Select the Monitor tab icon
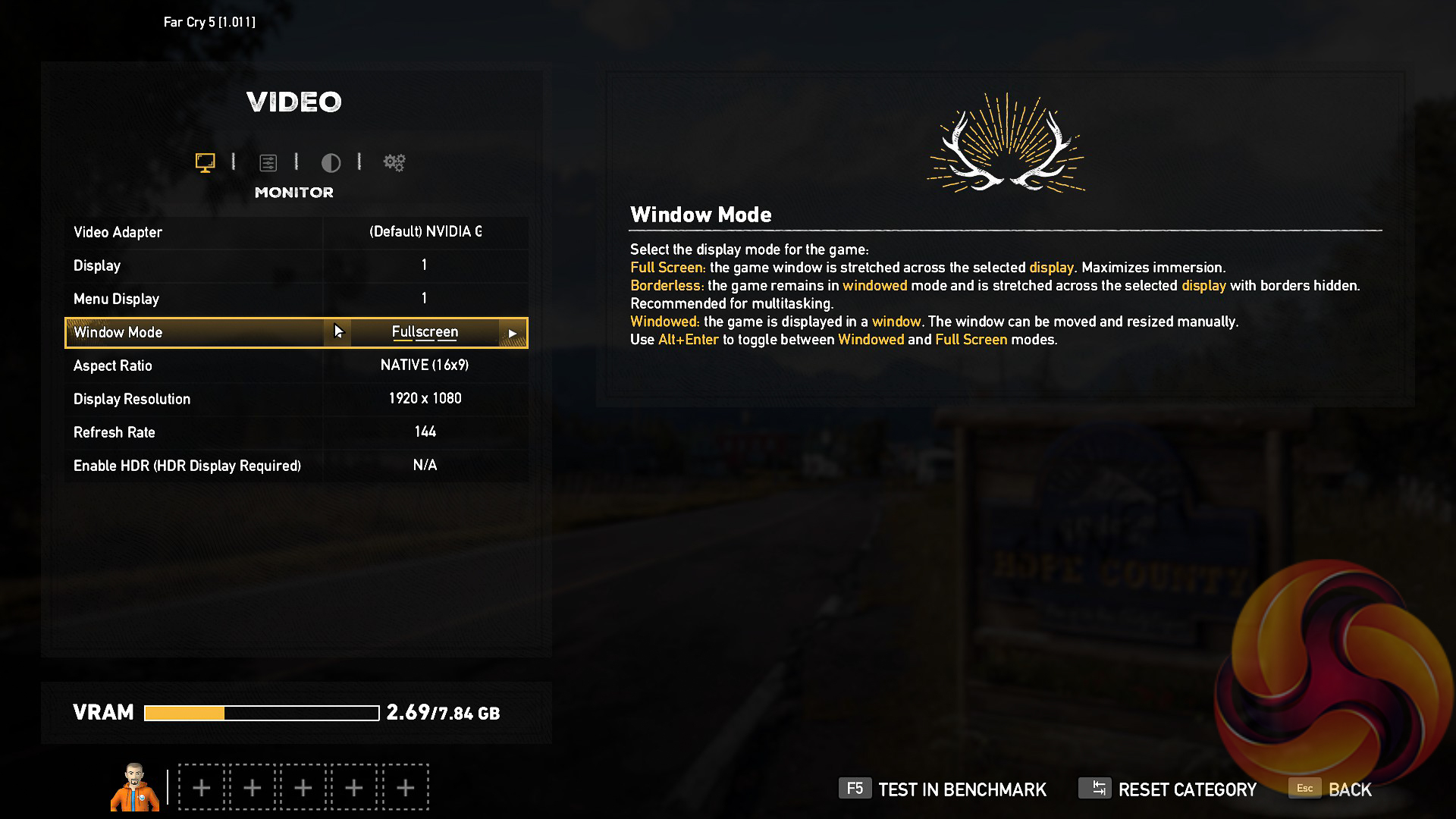Viewport: 1456px width, 819px height. point(205,162)
